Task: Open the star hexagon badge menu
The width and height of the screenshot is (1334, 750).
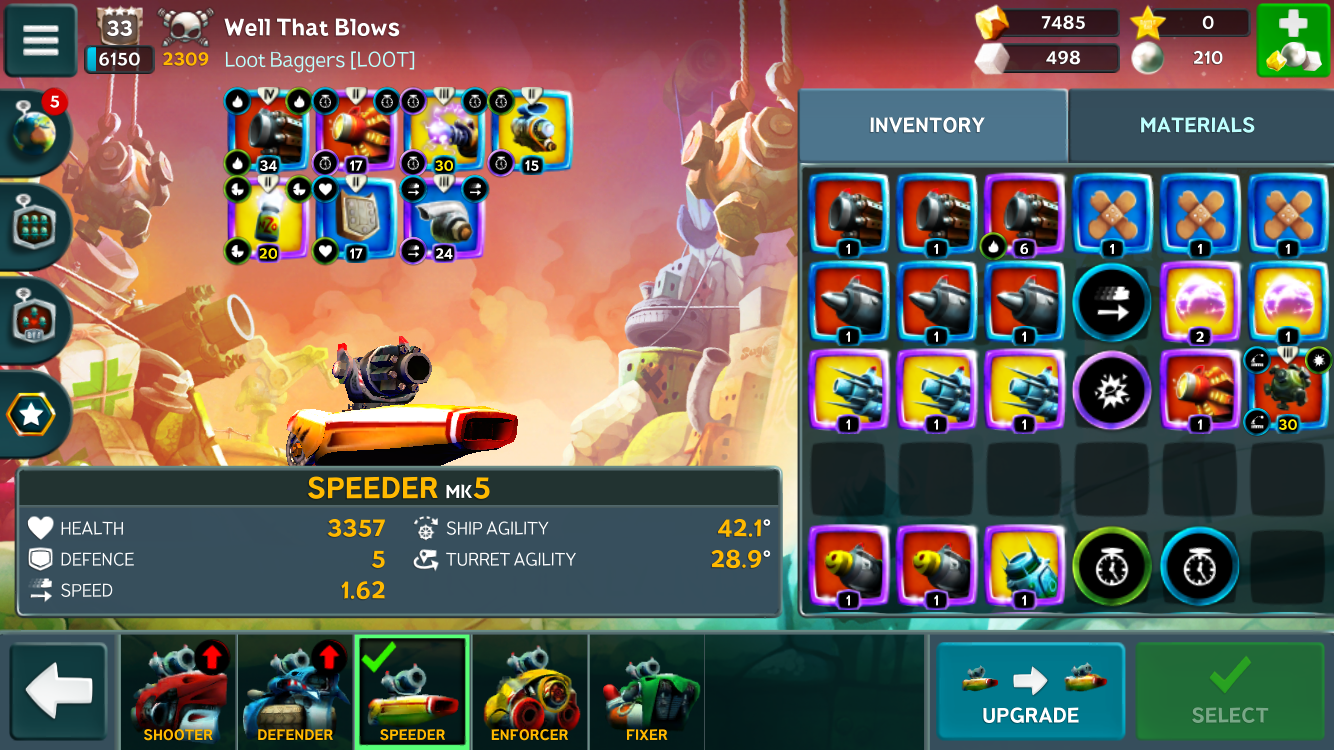Action: (x=32, y=414)
